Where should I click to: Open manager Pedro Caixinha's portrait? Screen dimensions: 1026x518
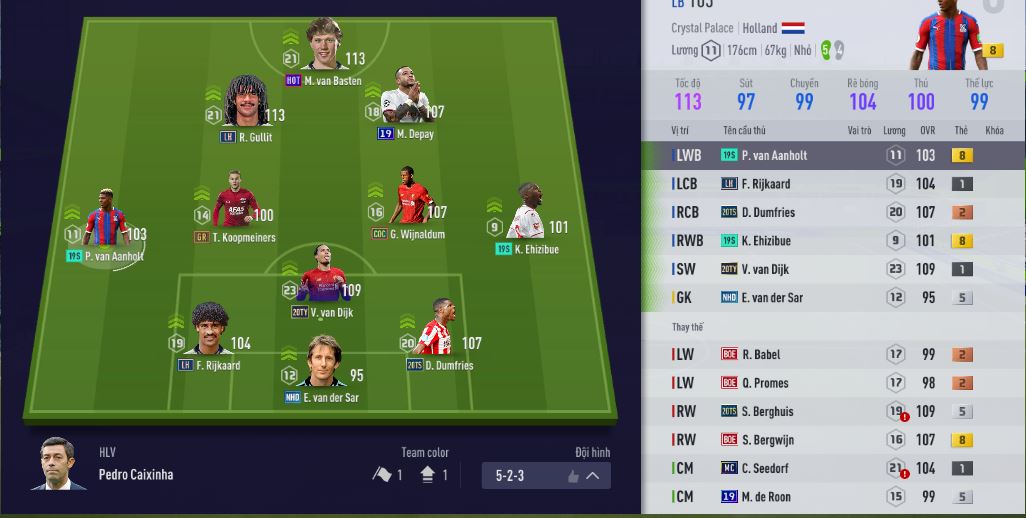coord(60,465)
